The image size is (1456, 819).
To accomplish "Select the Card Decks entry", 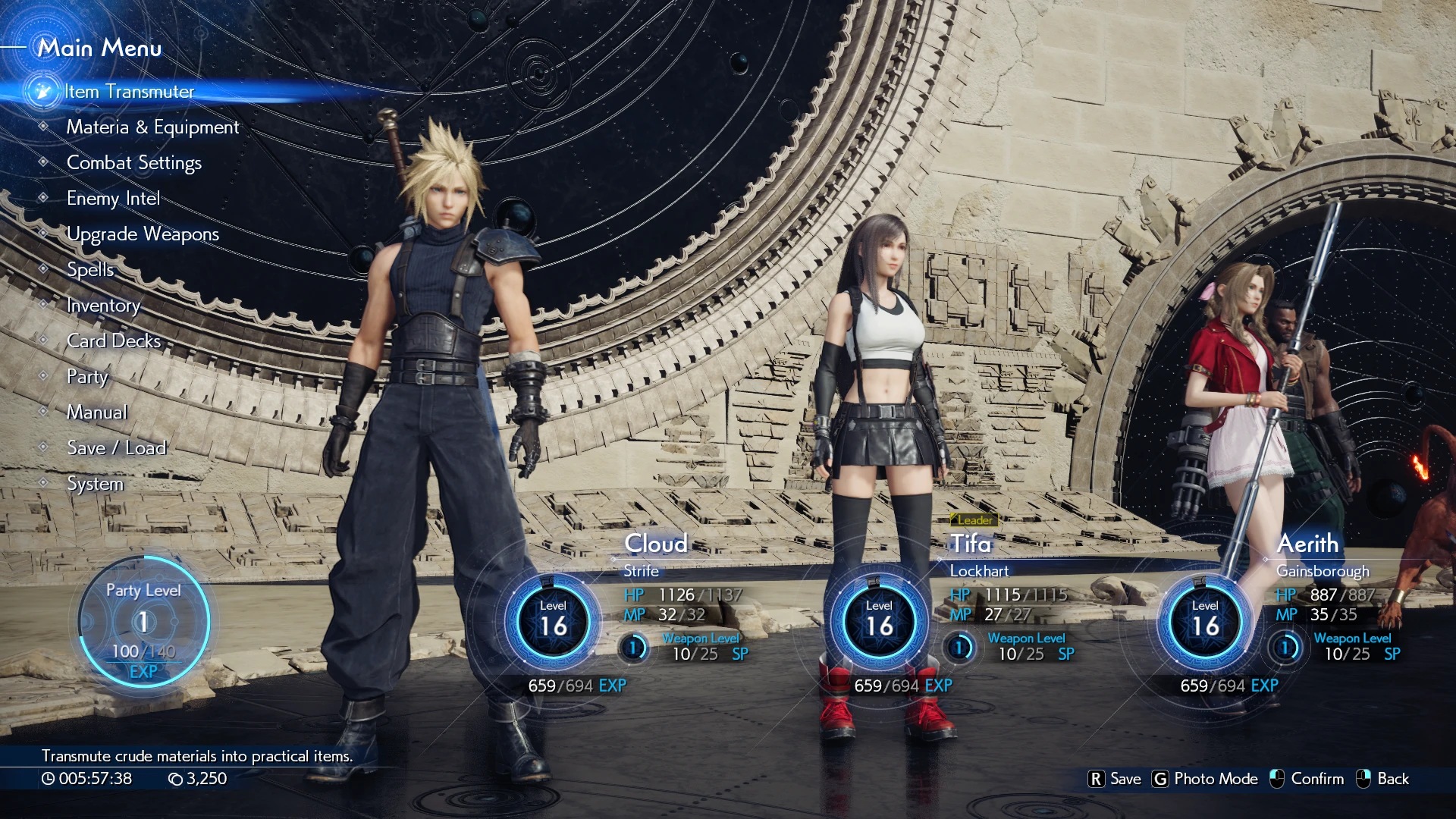I will point(114,341).
